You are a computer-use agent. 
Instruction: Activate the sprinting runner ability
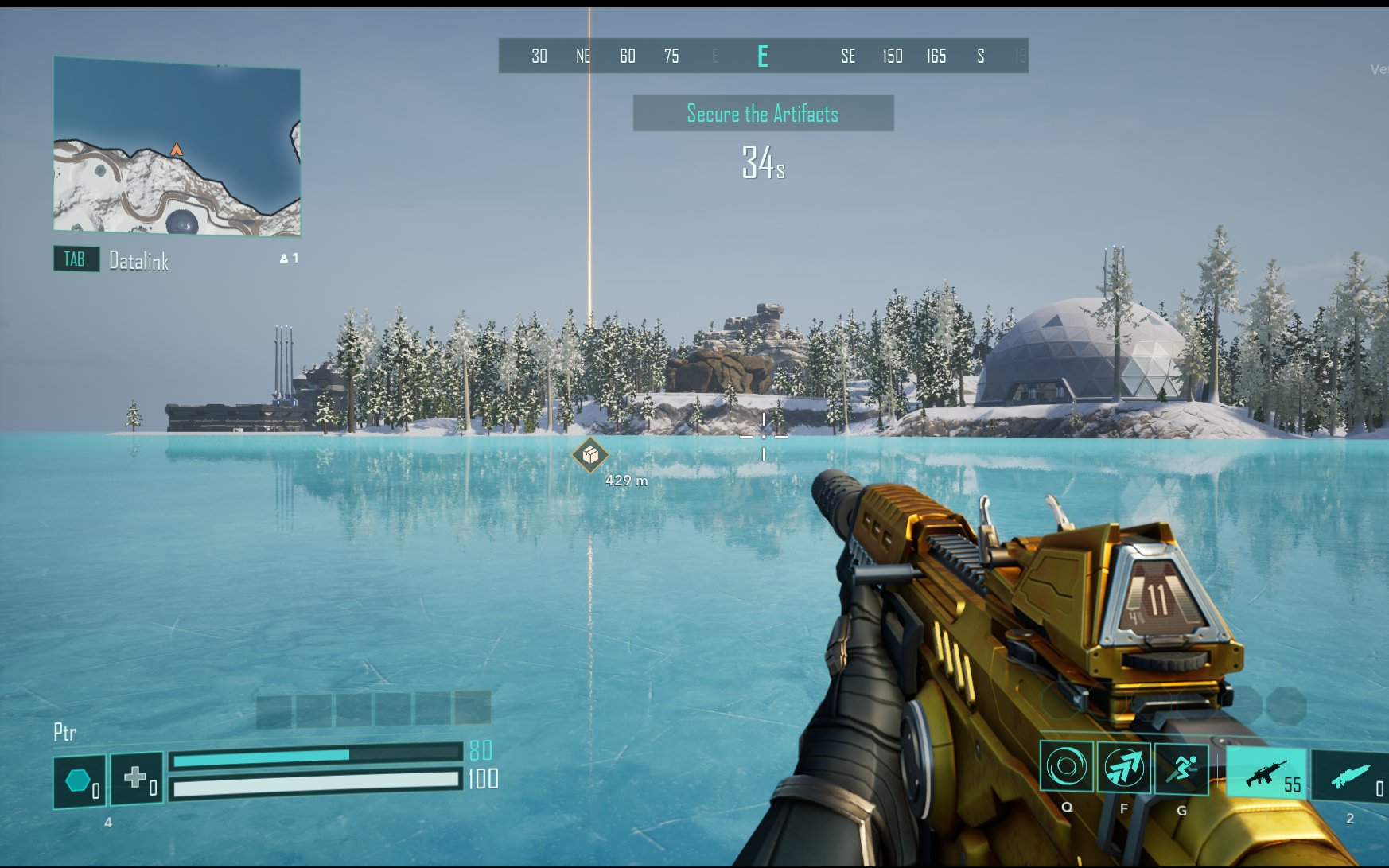click(1181, 768)
